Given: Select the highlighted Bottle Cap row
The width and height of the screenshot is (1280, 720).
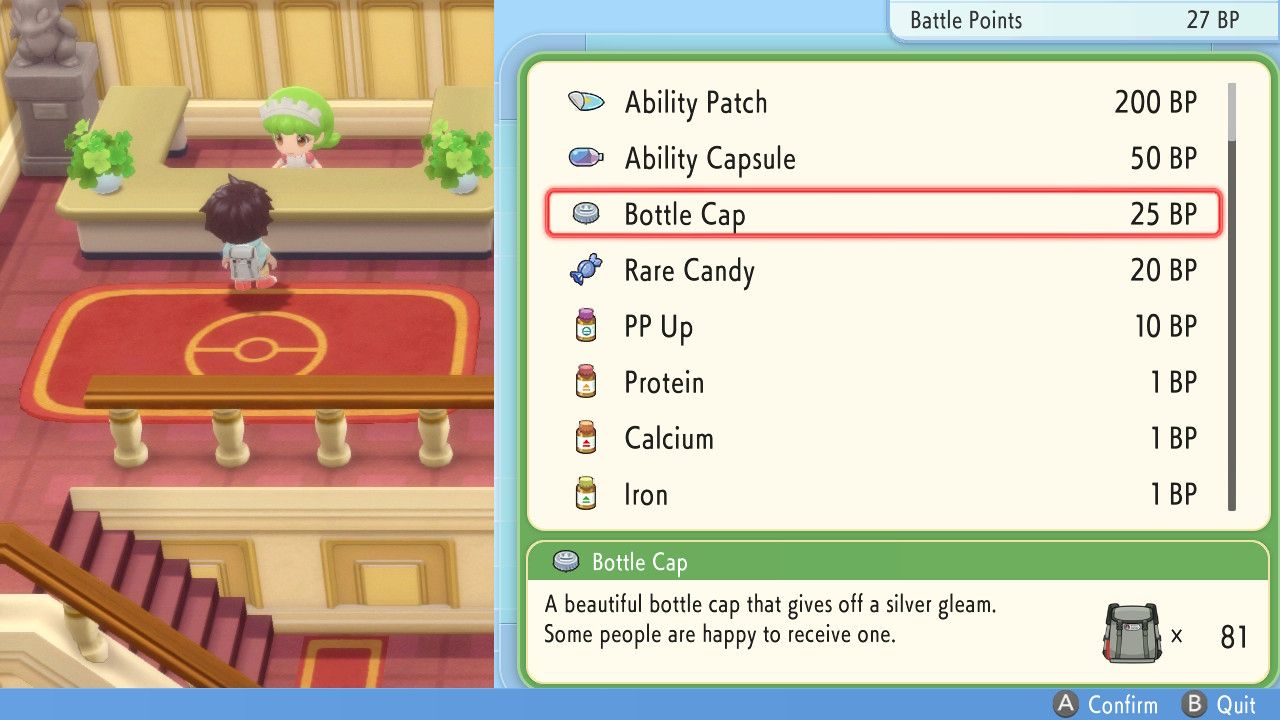Looking at the screenshot, I should (882, 213).
